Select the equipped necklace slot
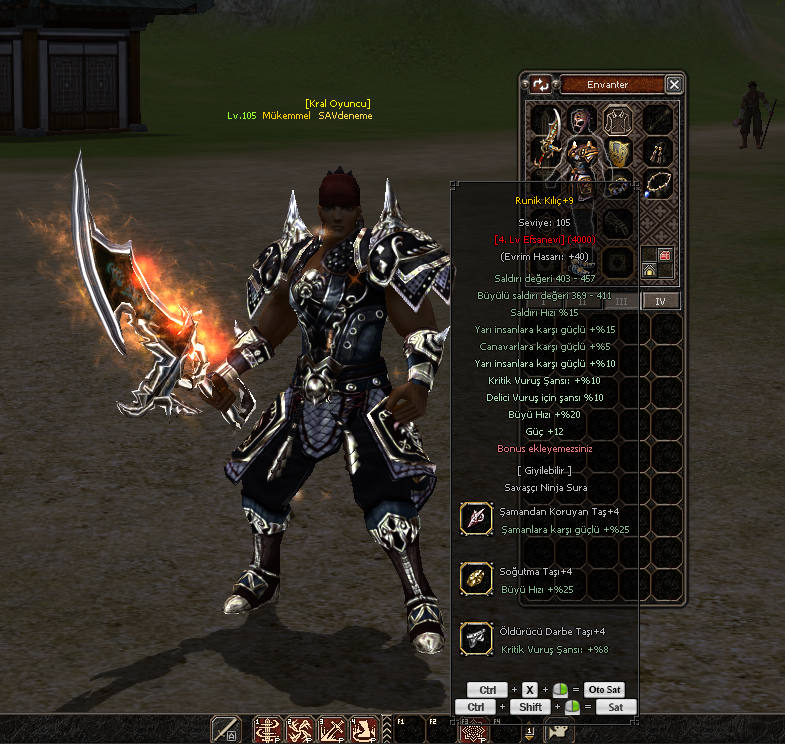785x744 pixels. pos(657,184)
